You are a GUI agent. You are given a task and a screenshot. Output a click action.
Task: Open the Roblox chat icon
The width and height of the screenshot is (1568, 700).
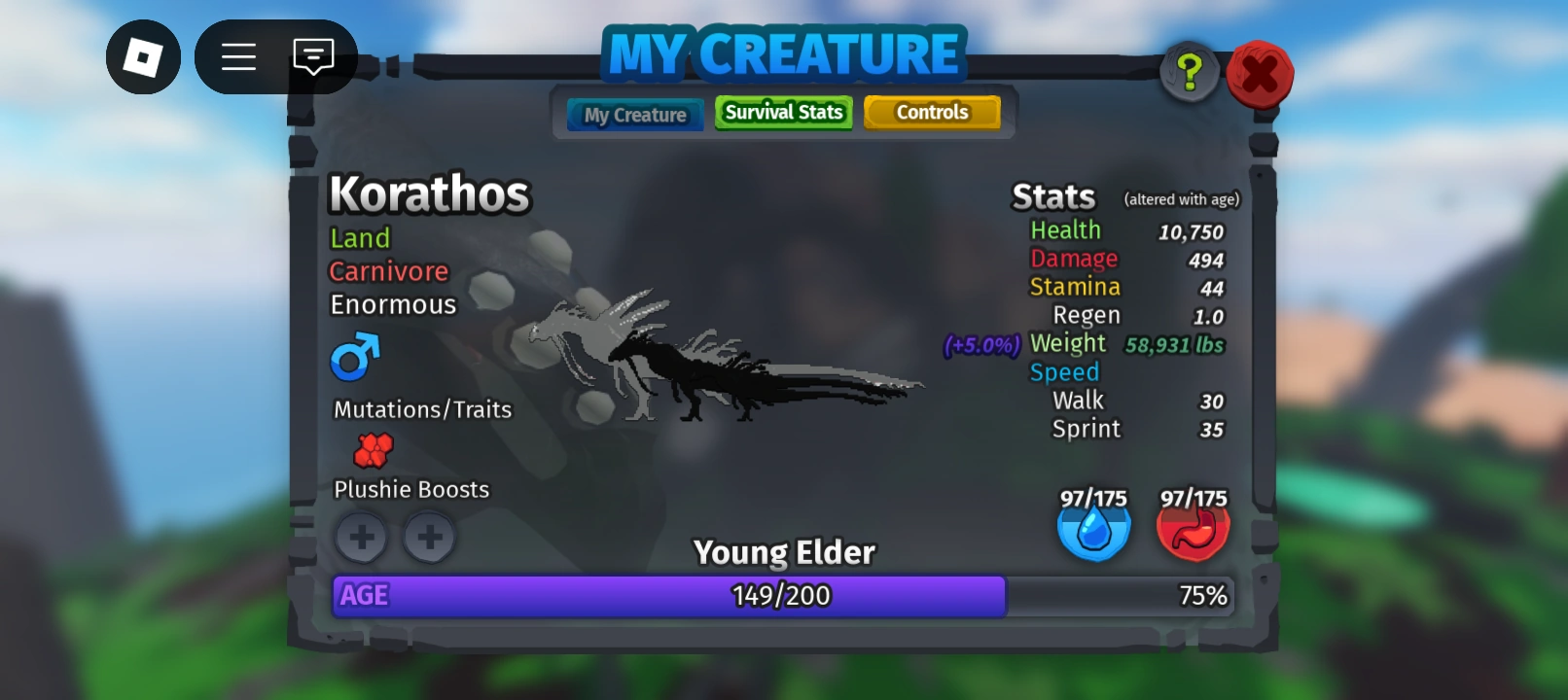tap(312, 57)
